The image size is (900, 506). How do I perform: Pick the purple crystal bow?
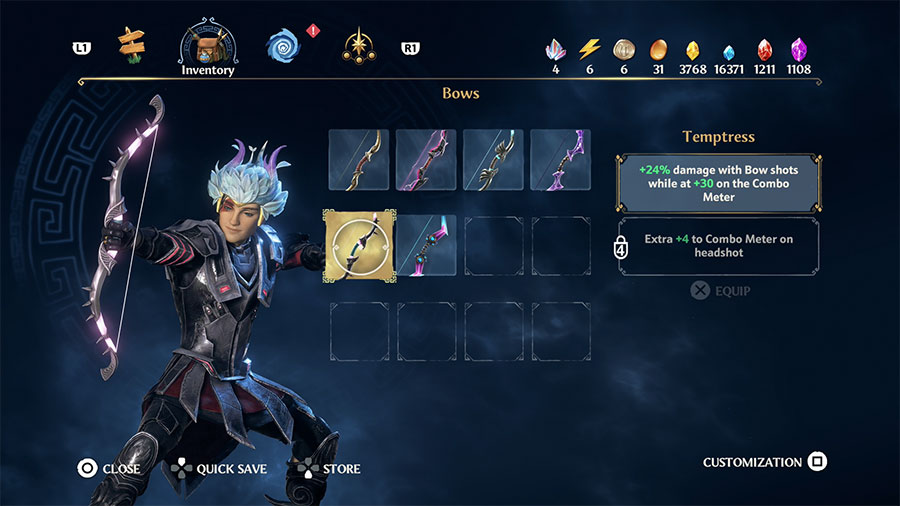click(560, 160)
